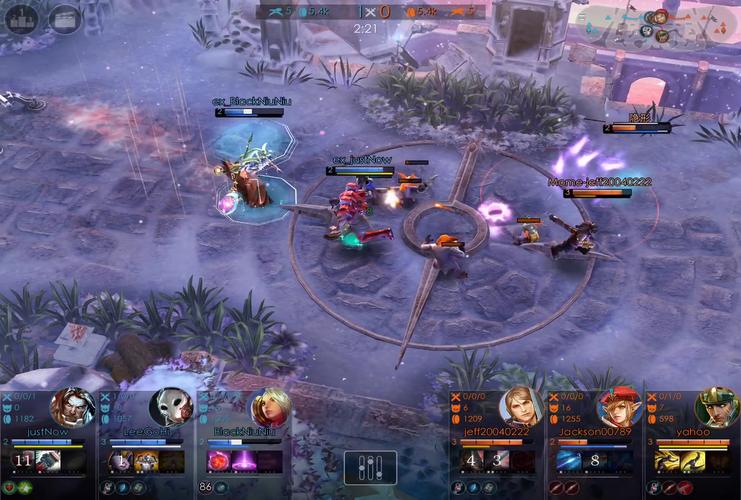Click jeff20040222's ability with cooldown 4
Viewport: 741px width, 500px height.
pos(472,461)
